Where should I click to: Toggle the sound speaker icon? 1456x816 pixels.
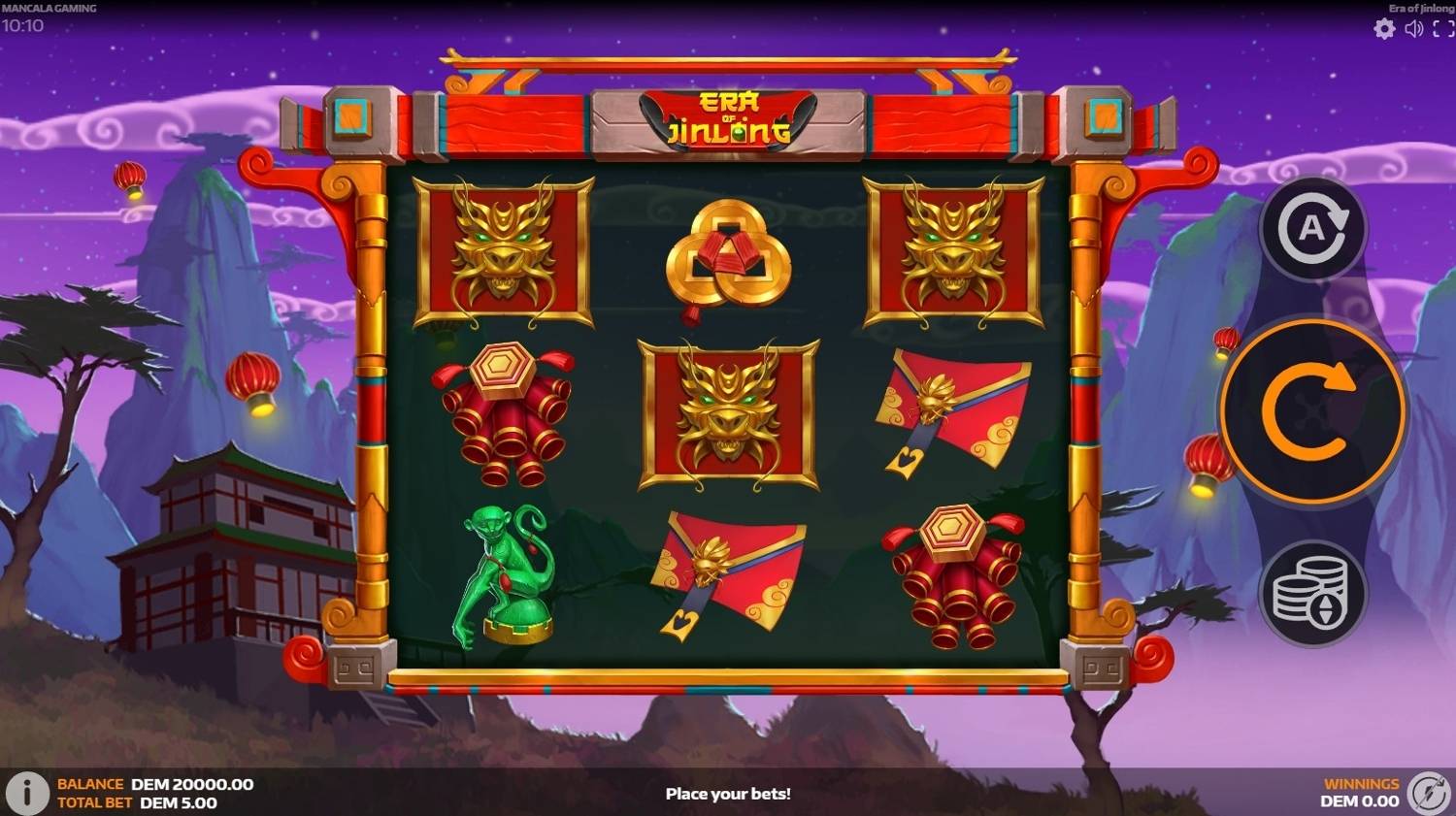pos(1414,29)
